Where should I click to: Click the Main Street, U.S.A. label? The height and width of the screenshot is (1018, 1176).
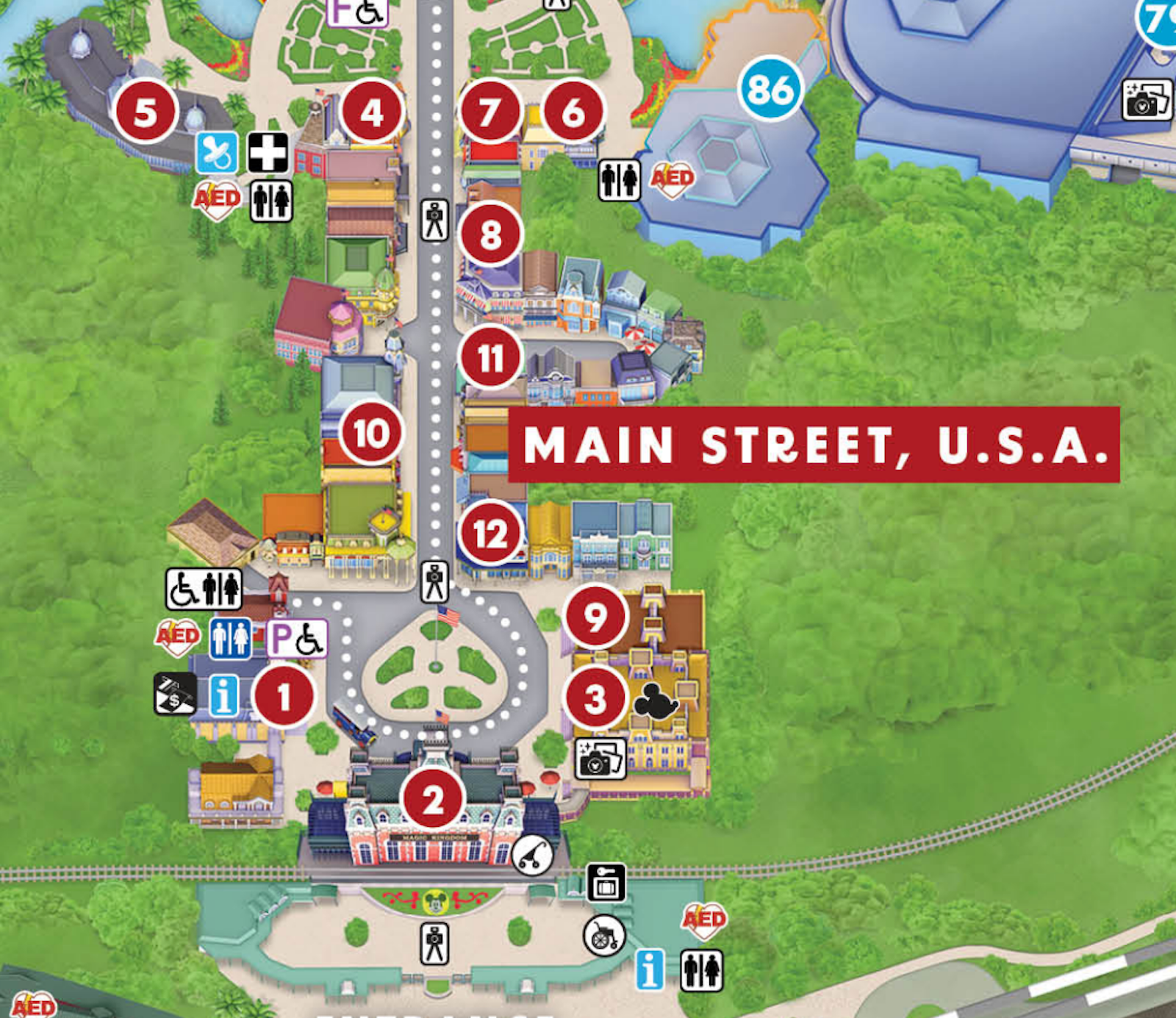[814, 445]
